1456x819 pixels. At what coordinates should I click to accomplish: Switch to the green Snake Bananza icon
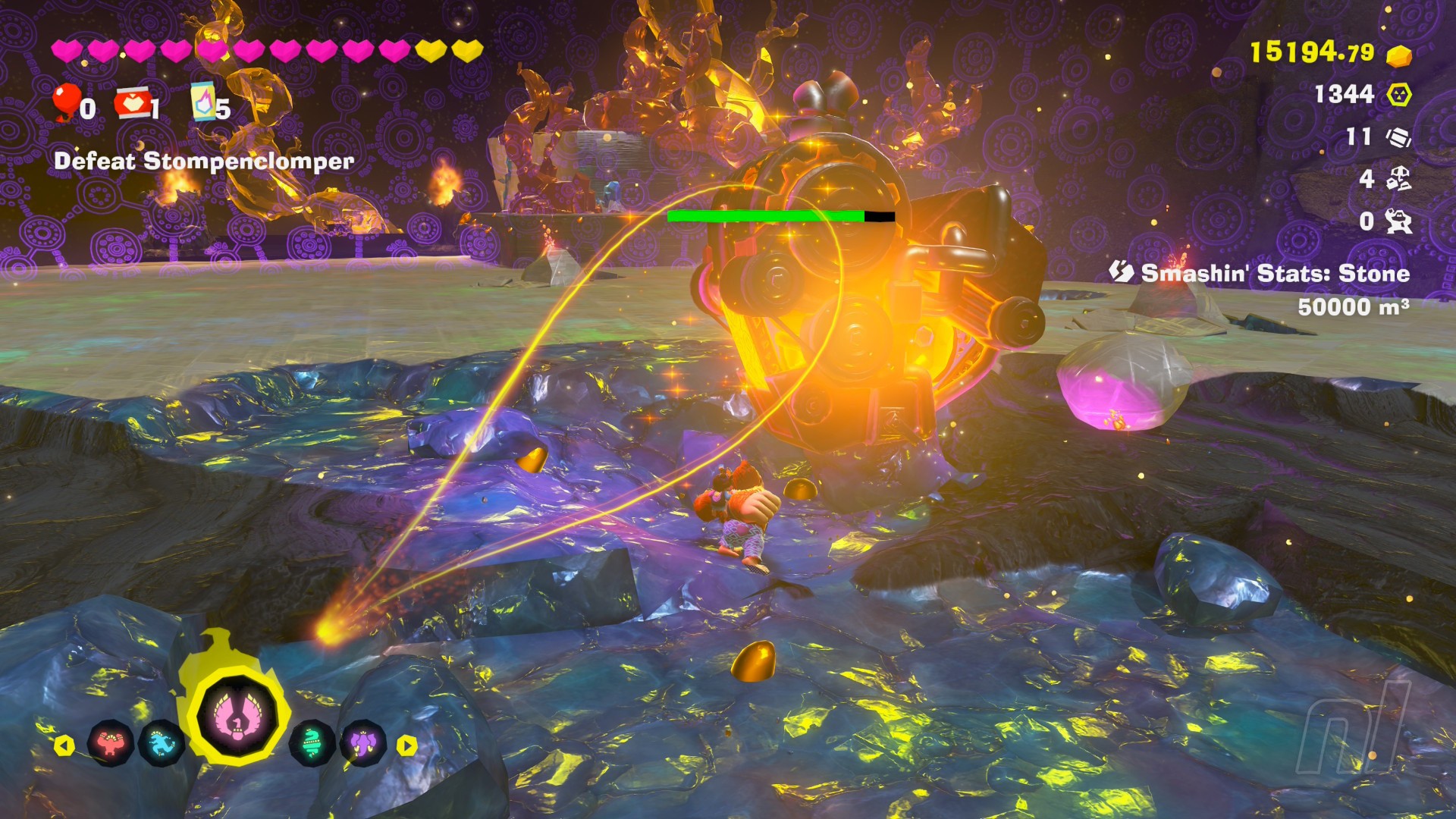312,744
